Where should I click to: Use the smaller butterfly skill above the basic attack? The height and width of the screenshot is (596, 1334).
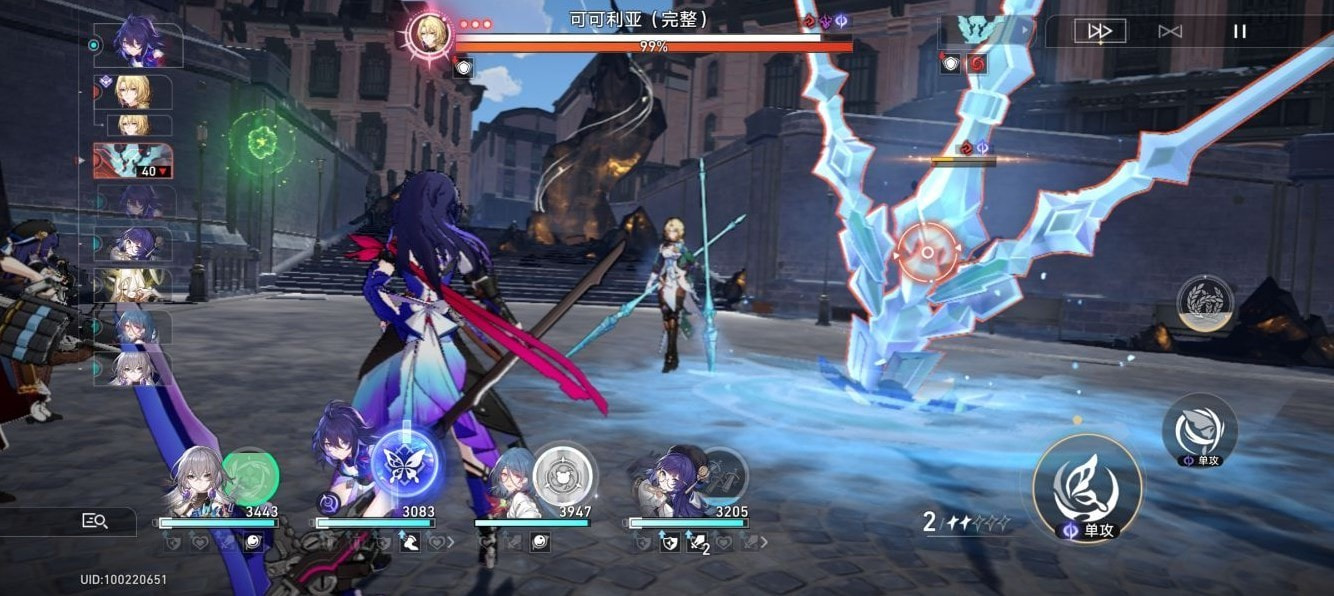coord(1199,427)
